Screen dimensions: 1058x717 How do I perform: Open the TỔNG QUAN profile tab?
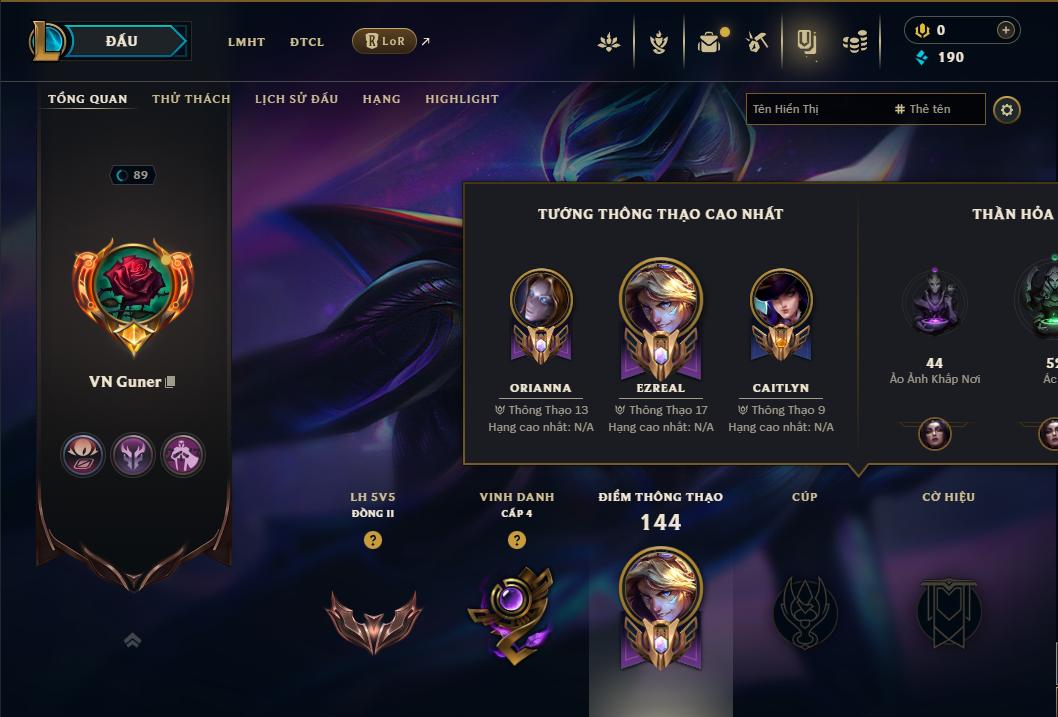click(x=88, y=99)
